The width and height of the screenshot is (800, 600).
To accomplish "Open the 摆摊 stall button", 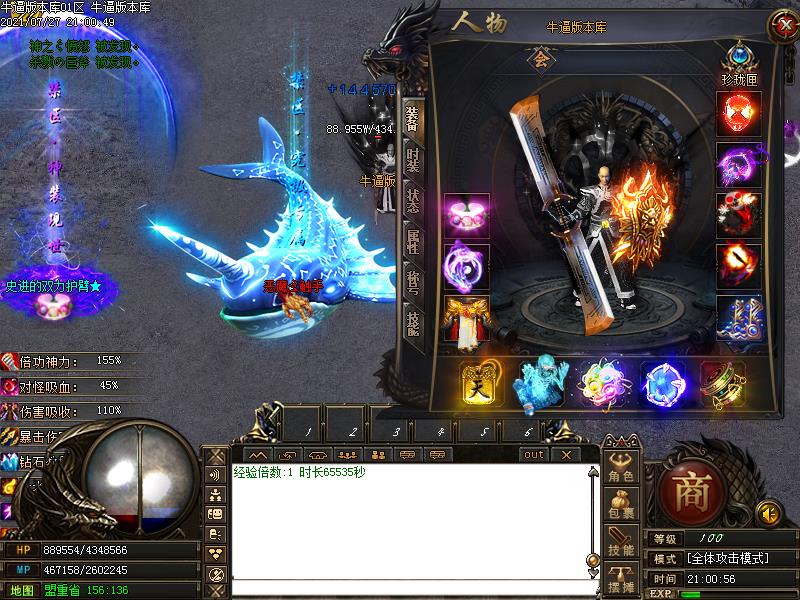I will [x=621, y=578].
